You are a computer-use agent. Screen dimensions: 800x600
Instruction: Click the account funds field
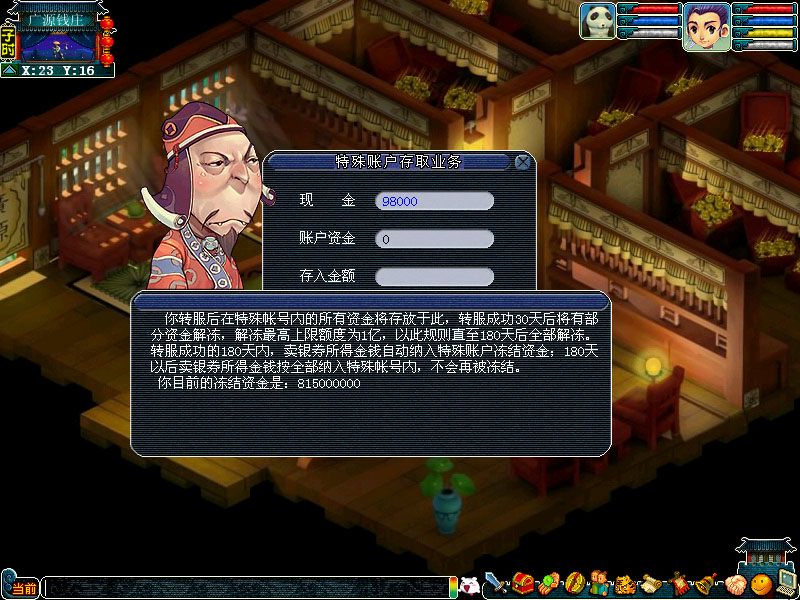pos(434,239)
